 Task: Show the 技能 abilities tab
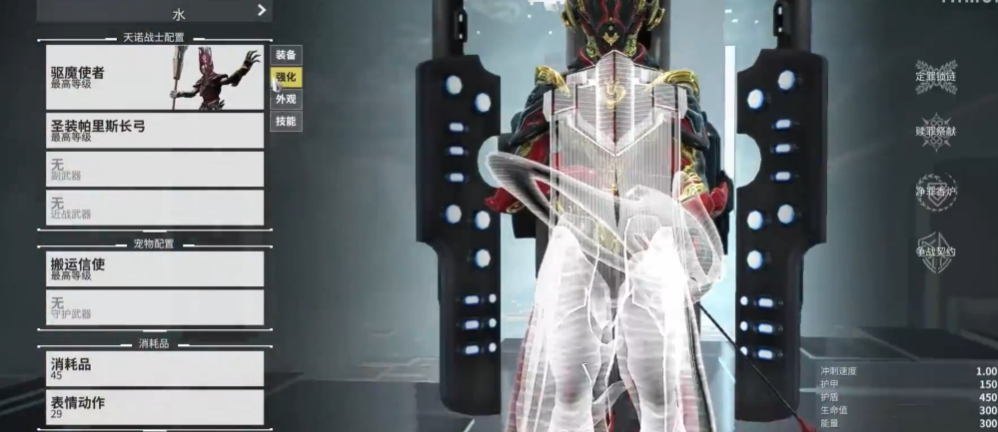click(x=286, y=121)
